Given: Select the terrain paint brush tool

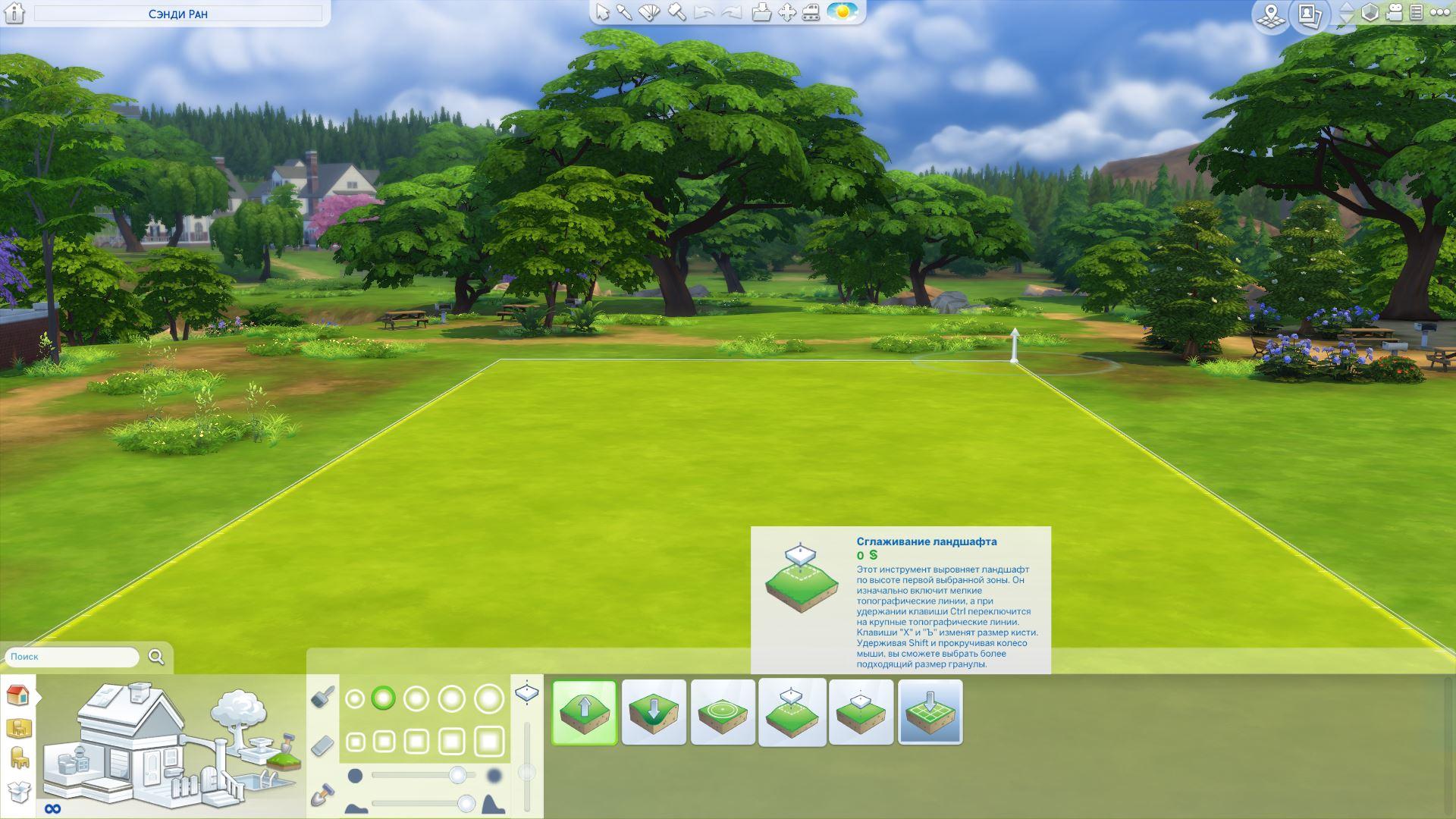Looking at the screenshot, I should point(323,697).
